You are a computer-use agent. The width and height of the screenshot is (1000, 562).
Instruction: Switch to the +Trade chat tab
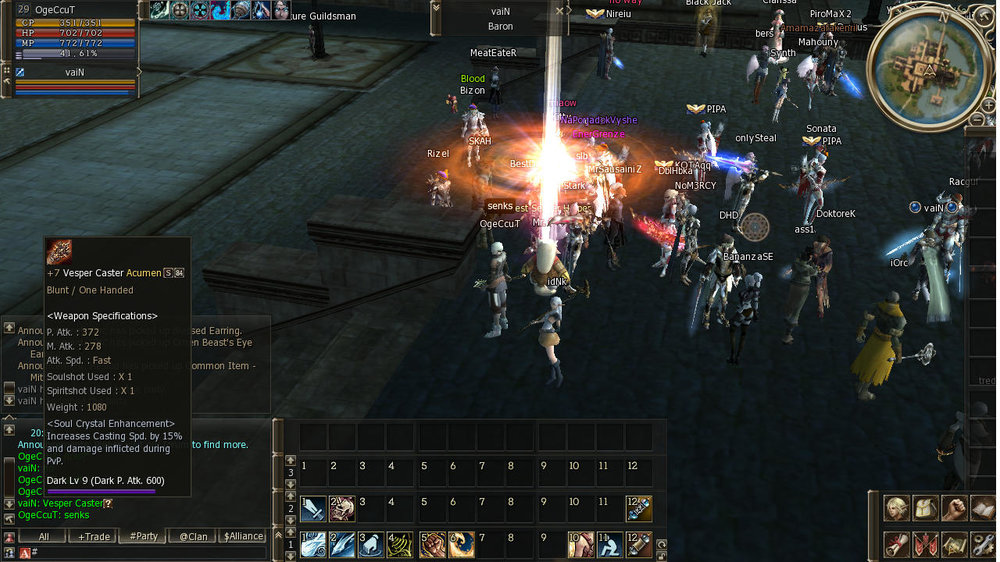94,537
